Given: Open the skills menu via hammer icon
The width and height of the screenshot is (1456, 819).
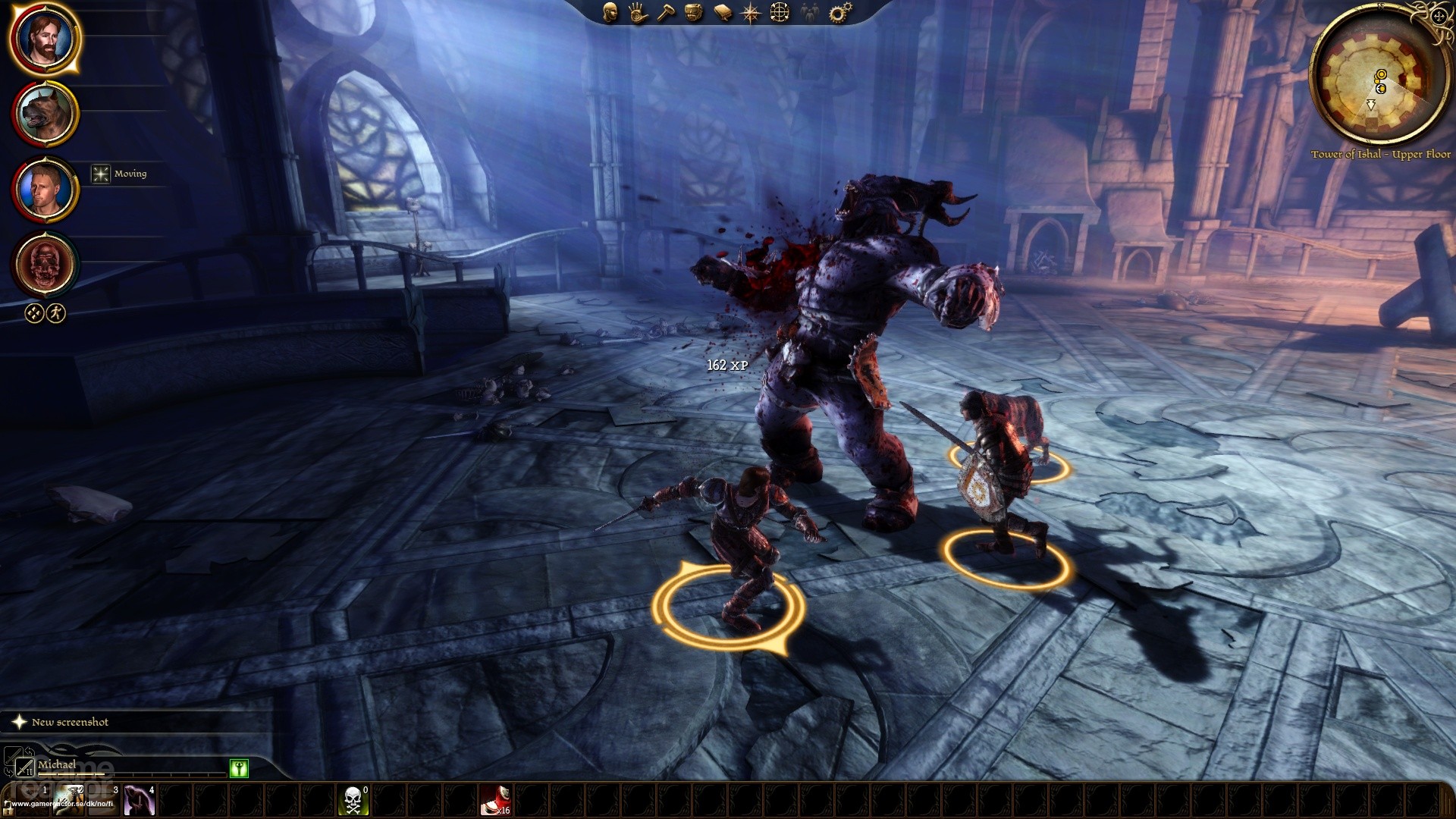Looking at the screenshot, I should (x=667, y=13).
